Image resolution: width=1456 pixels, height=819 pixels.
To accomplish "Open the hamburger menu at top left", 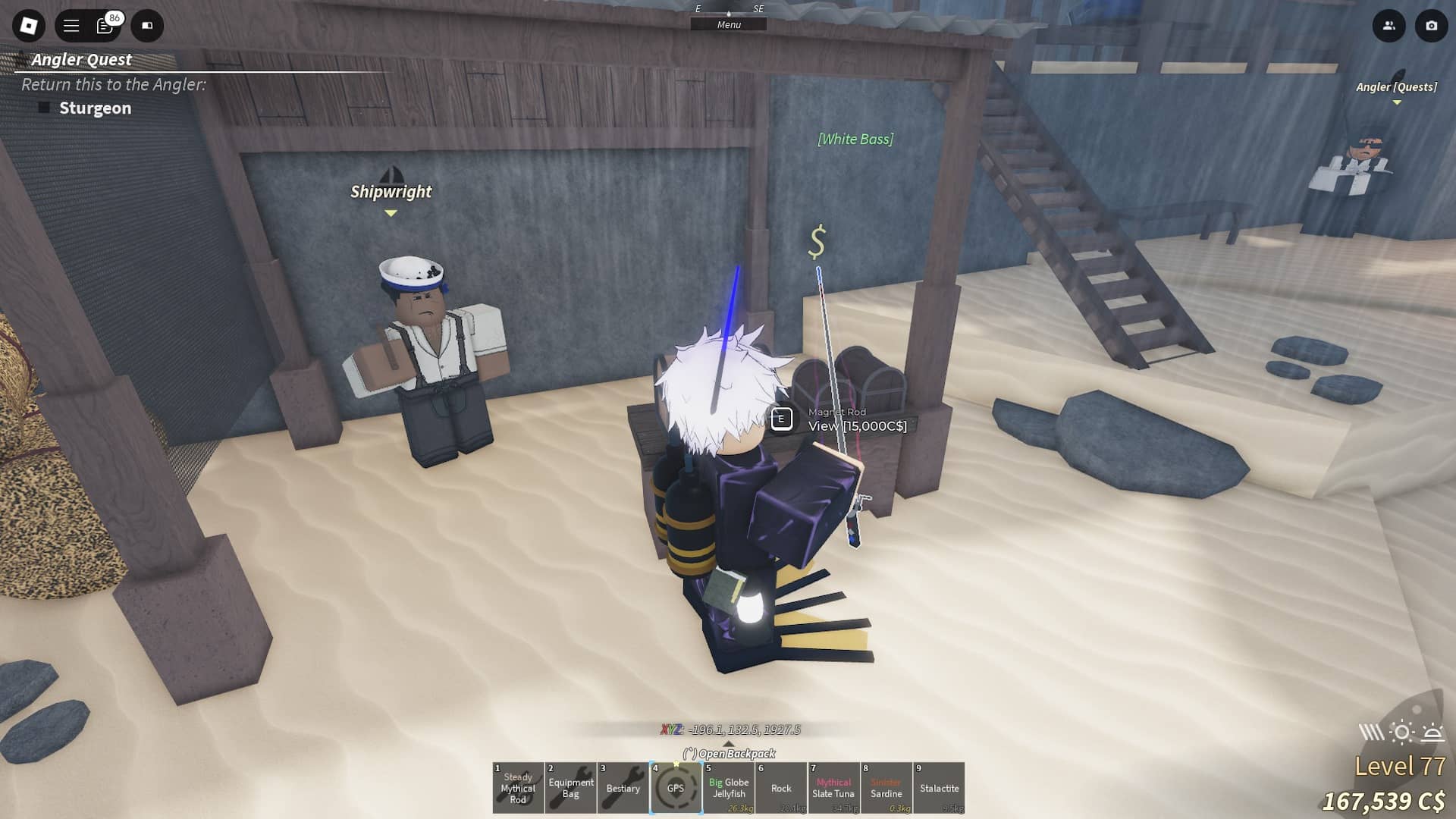I will (x=69, y=26).
